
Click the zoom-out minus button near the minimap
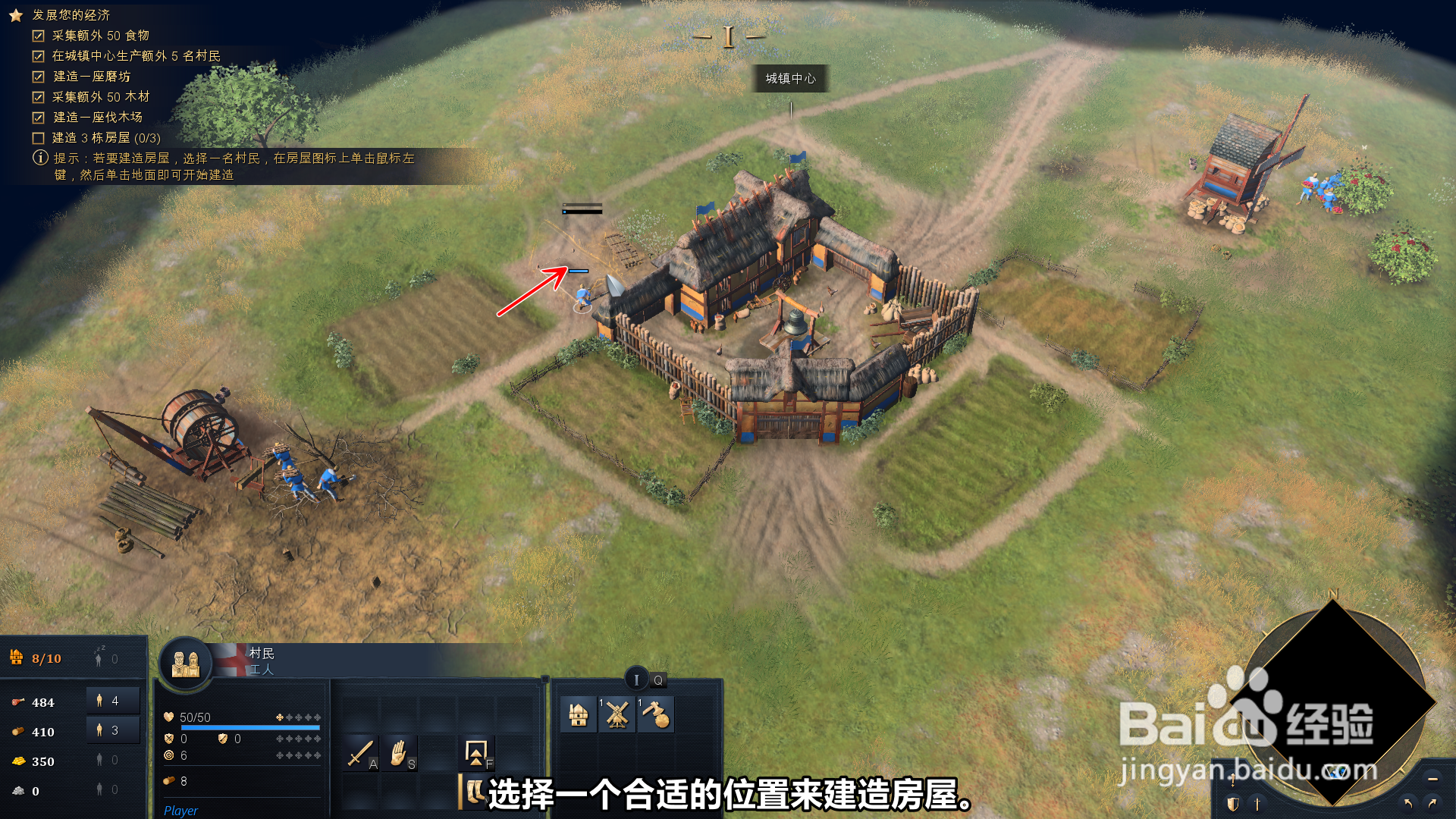[x=1433, y=780]
